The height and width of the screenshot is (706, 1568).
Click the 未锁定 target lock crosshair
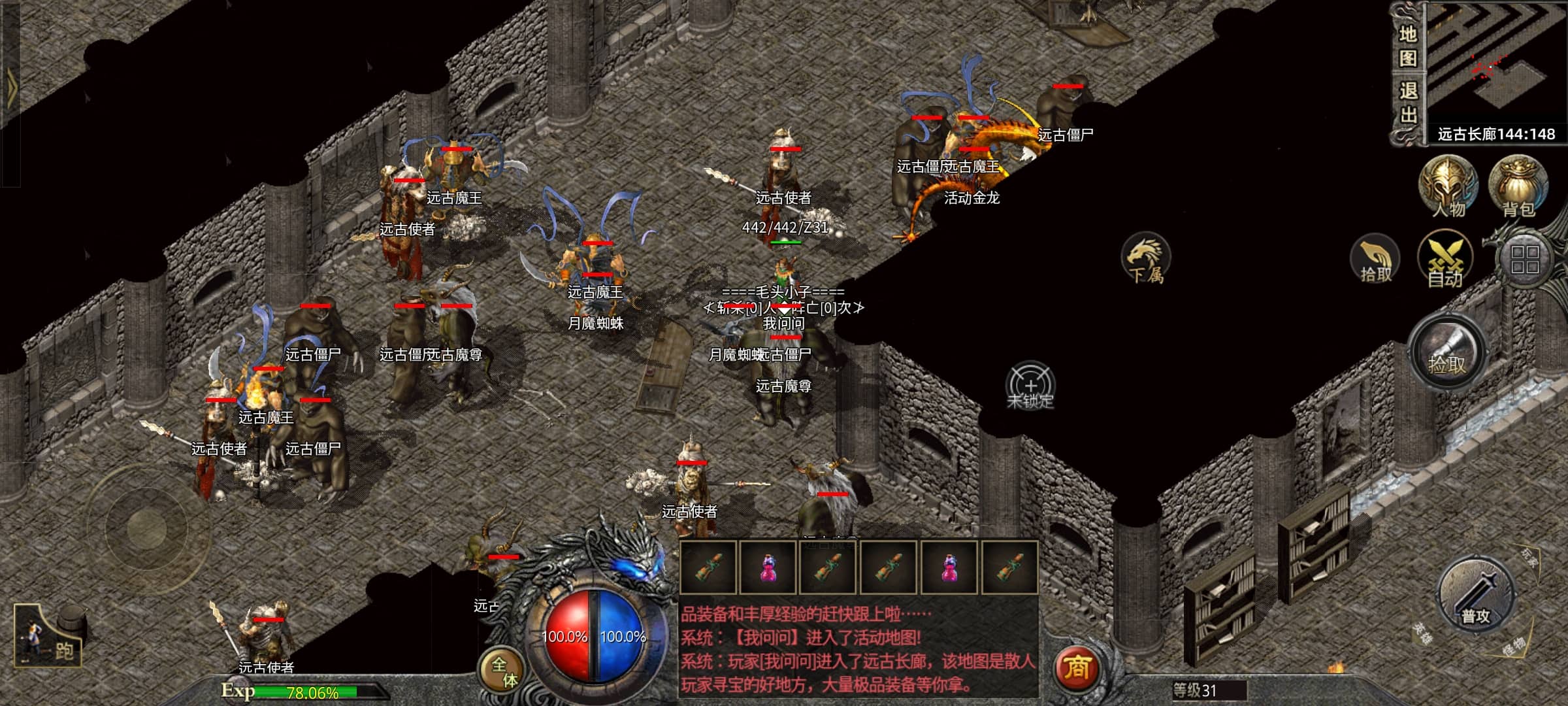tap(1030, 386)
